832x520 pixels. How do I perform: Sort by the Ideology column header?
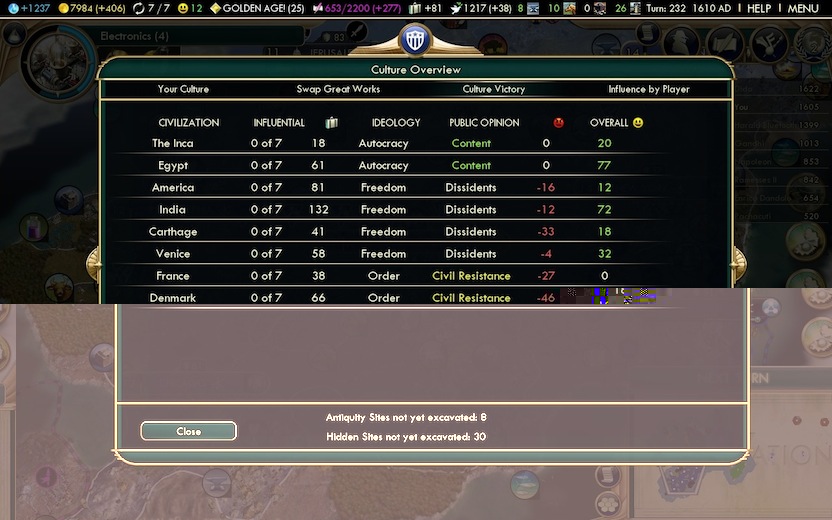coord(396,123)
